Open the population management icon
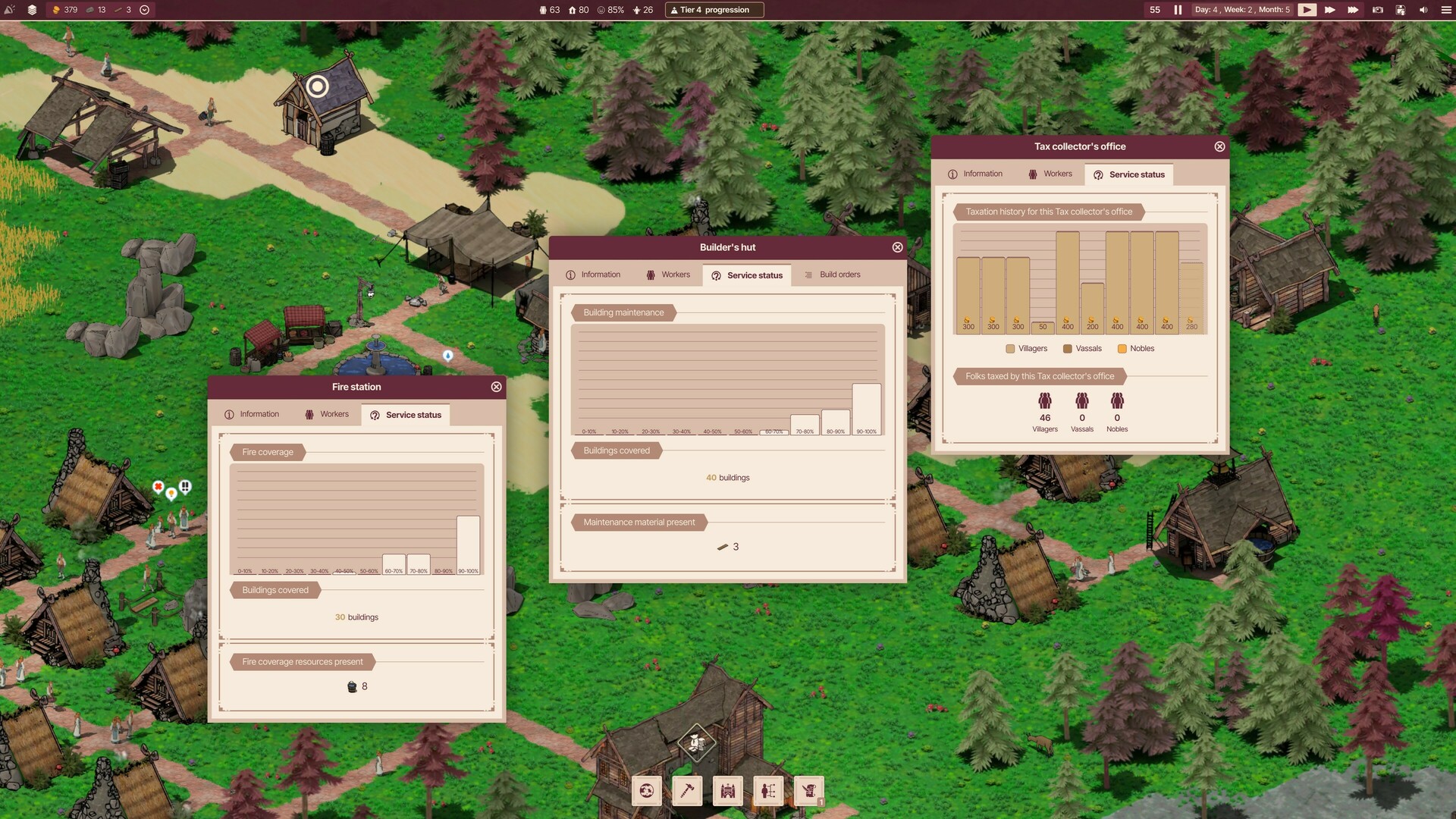 click(768, 791)
